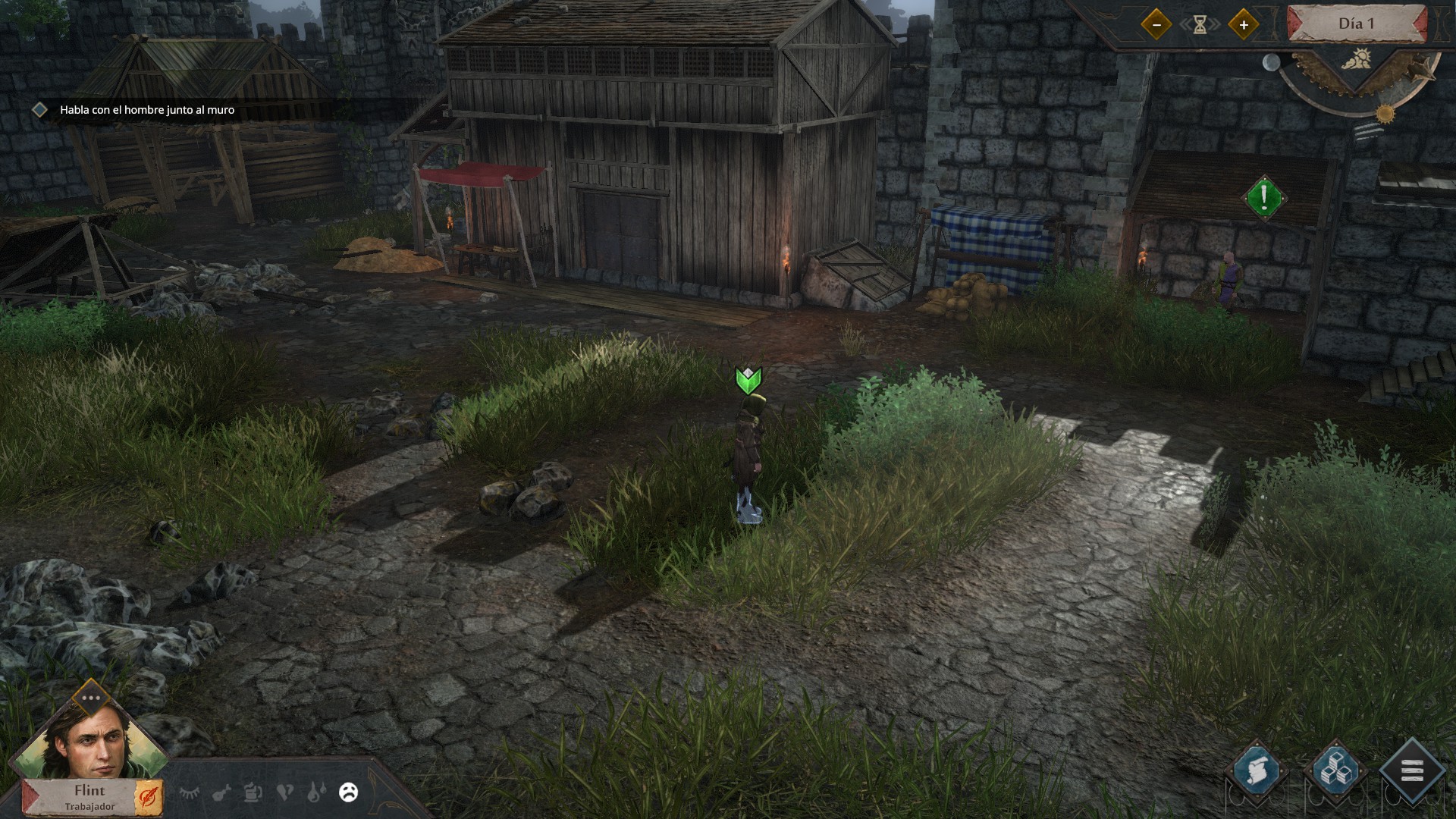Viewport: 1456px width, 819px height.
Task: Click Flint's character portrait
Action: click(x=89, y=741)
